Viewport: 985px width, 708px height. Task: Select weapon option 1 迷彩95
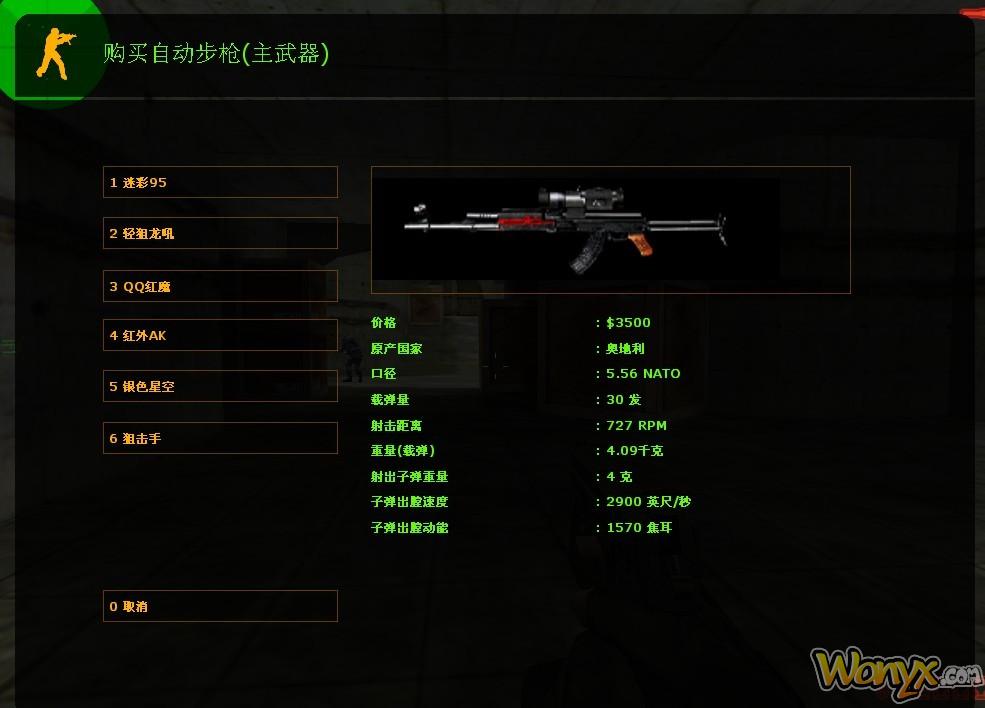click(x=220, y=182)
